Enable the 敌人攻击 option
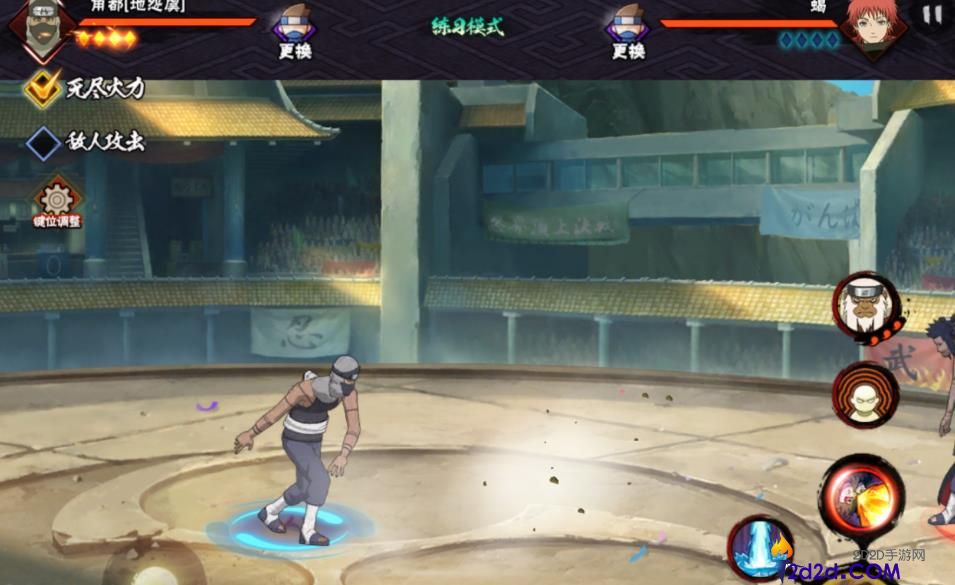 point(44,142)
